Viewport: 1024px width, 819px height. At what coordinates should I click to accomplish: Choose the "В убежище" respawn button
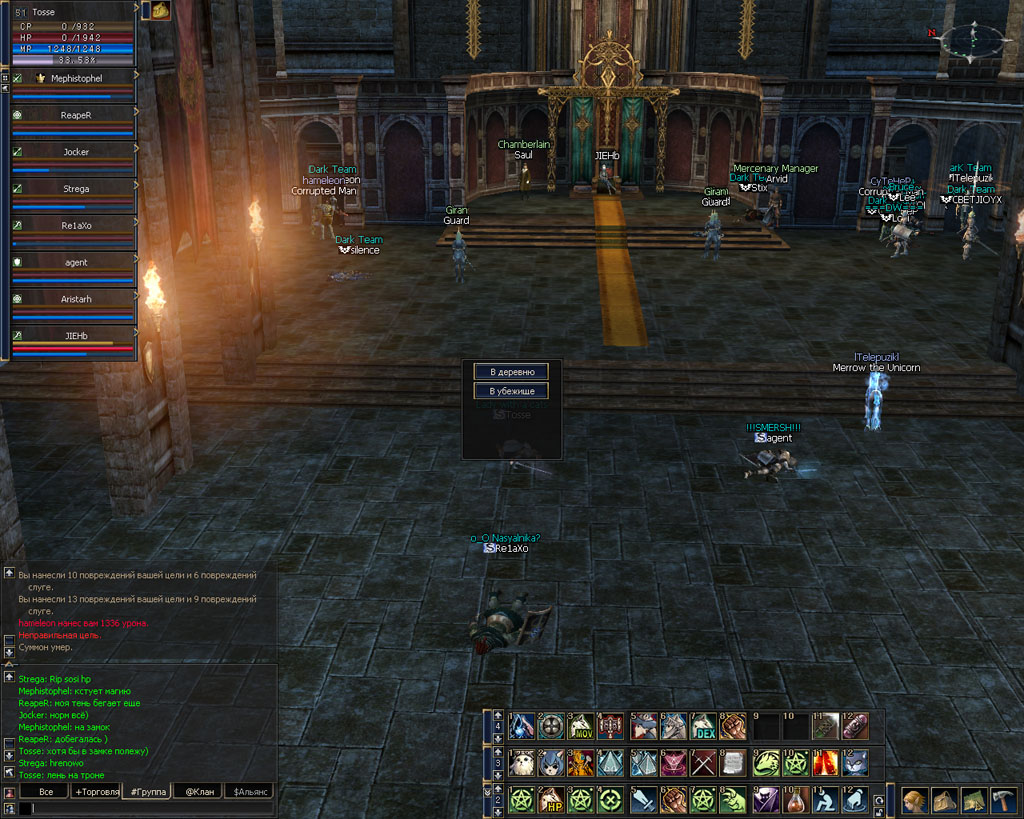point(511,391)
